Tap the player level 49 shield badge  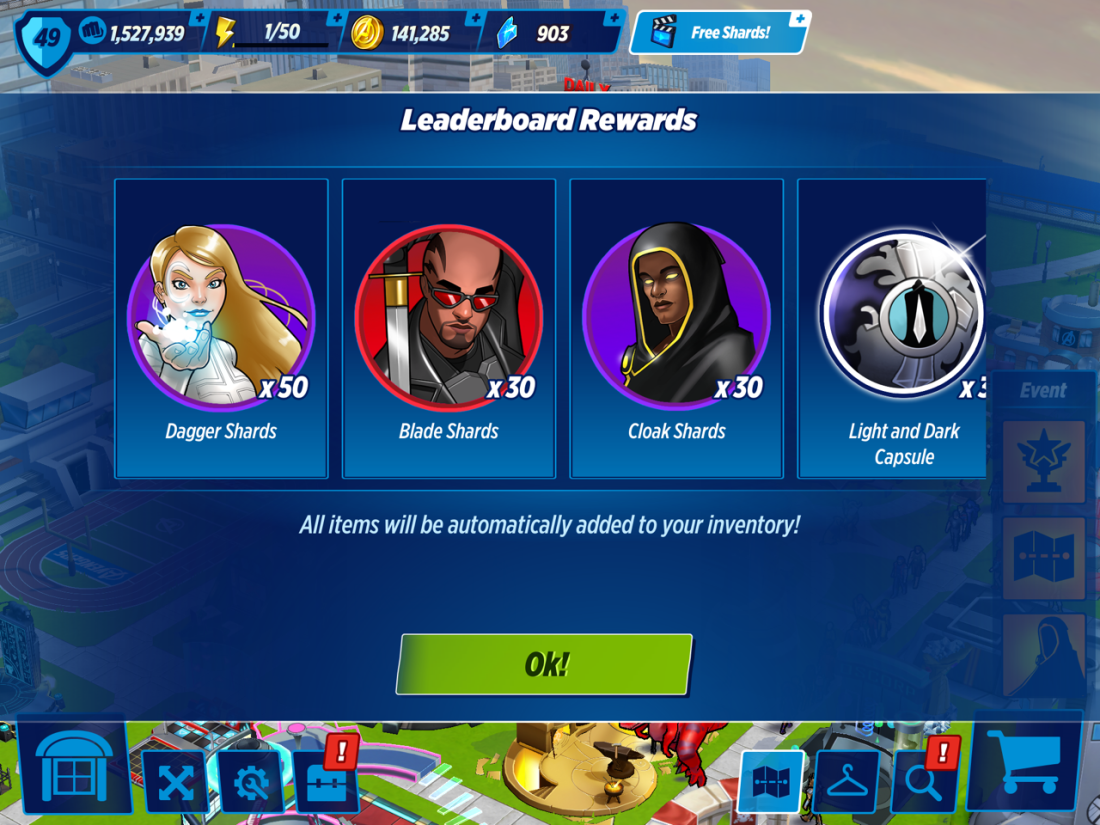coord(47,38)
